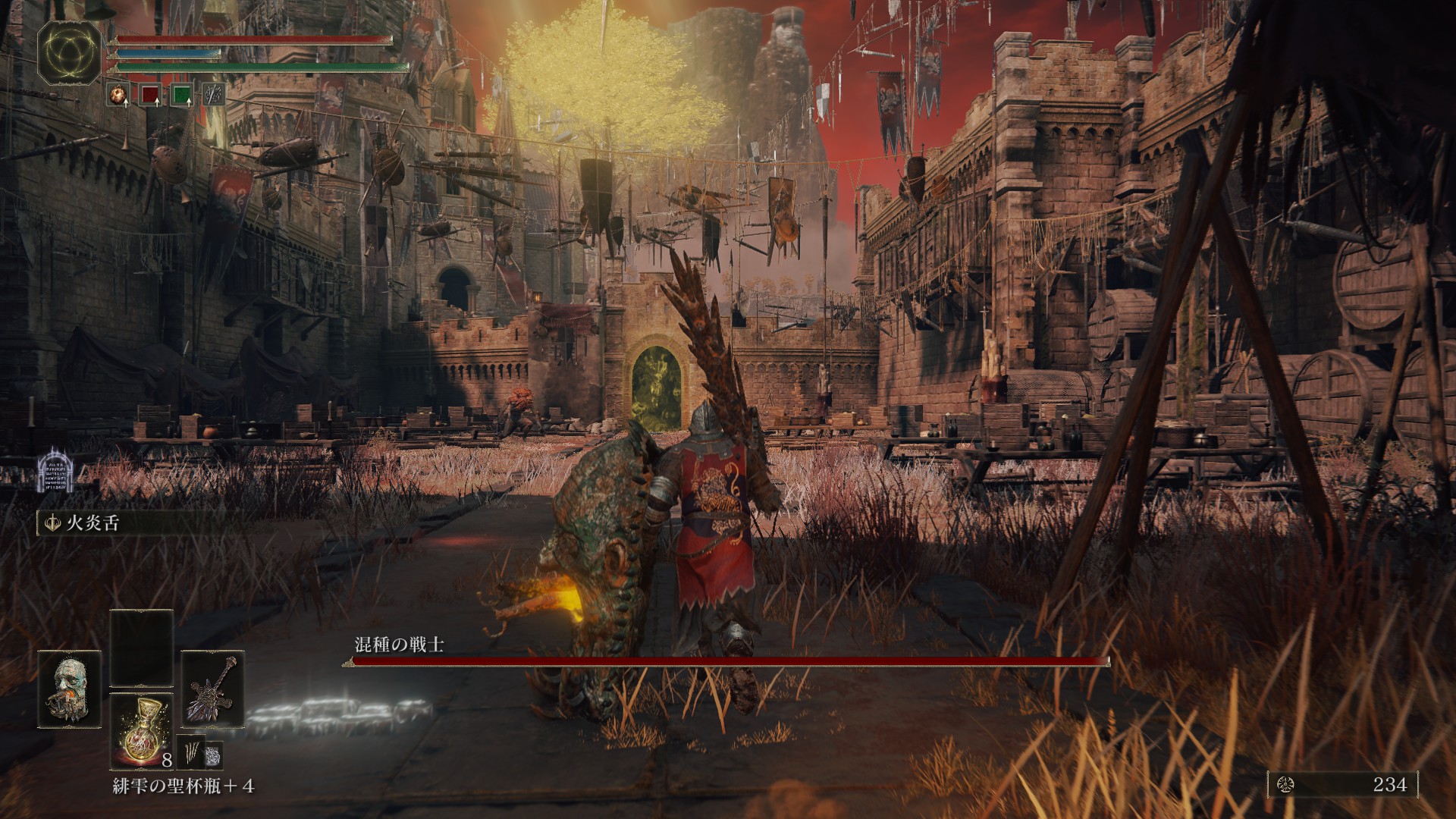Select the silver cluster pouch item
The image size is (1456, 819).
click(x=214, y=753)
